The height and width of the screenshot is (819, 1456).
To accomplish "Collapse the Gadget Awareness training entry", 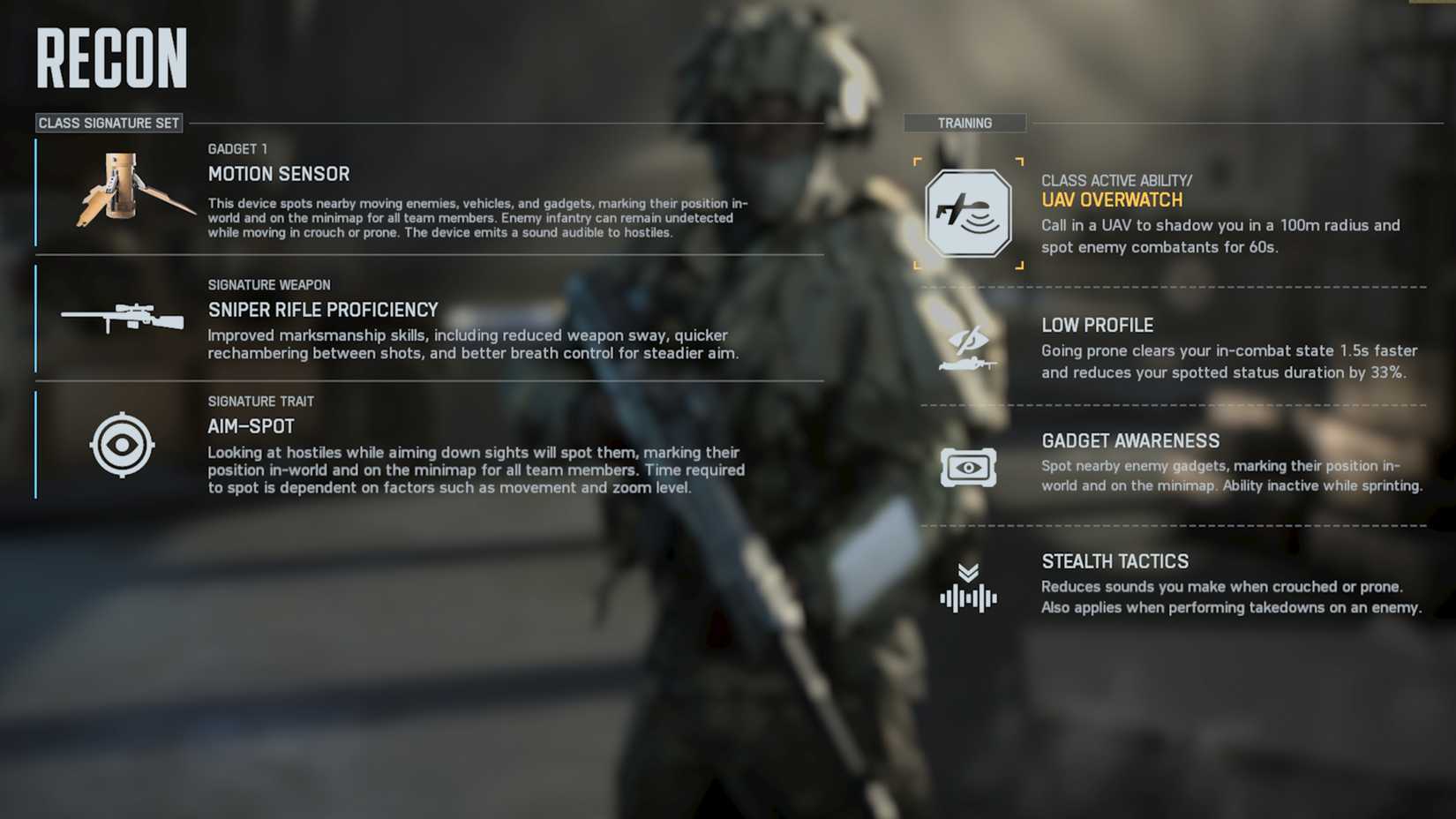I will point(1130,440).
